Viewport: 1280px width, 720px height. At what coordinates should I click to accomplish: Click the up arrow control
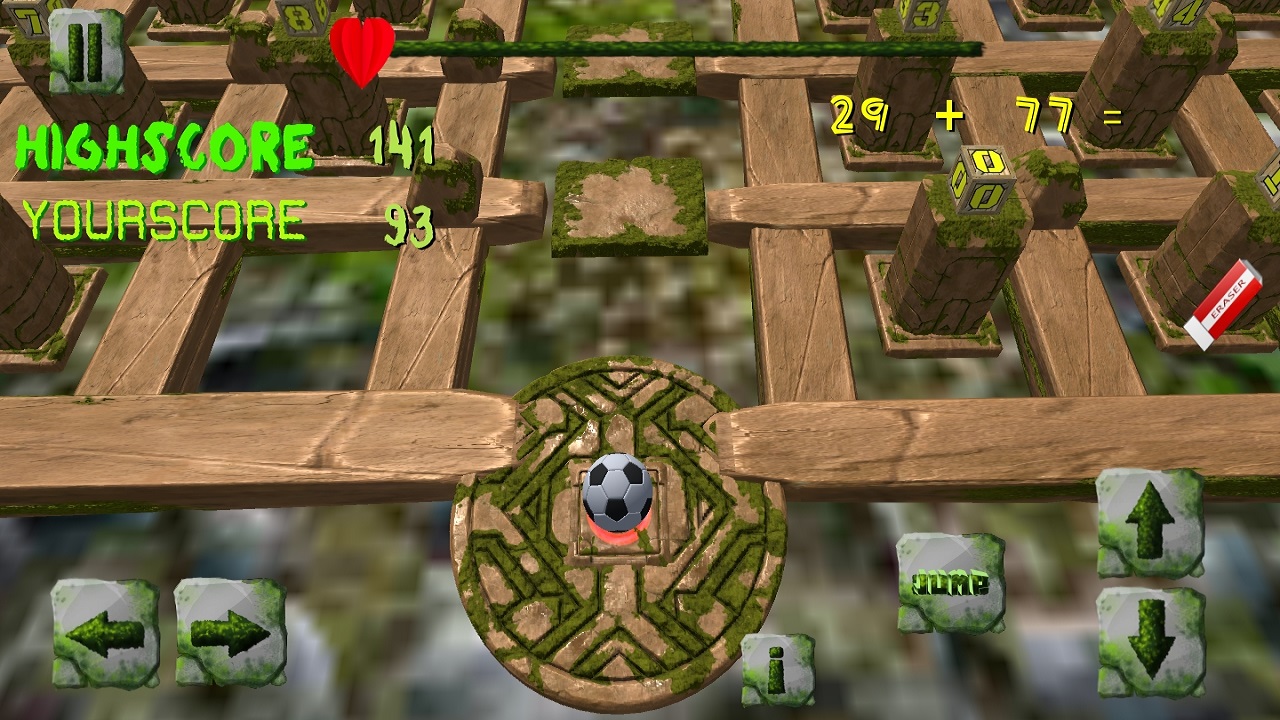1151,525
